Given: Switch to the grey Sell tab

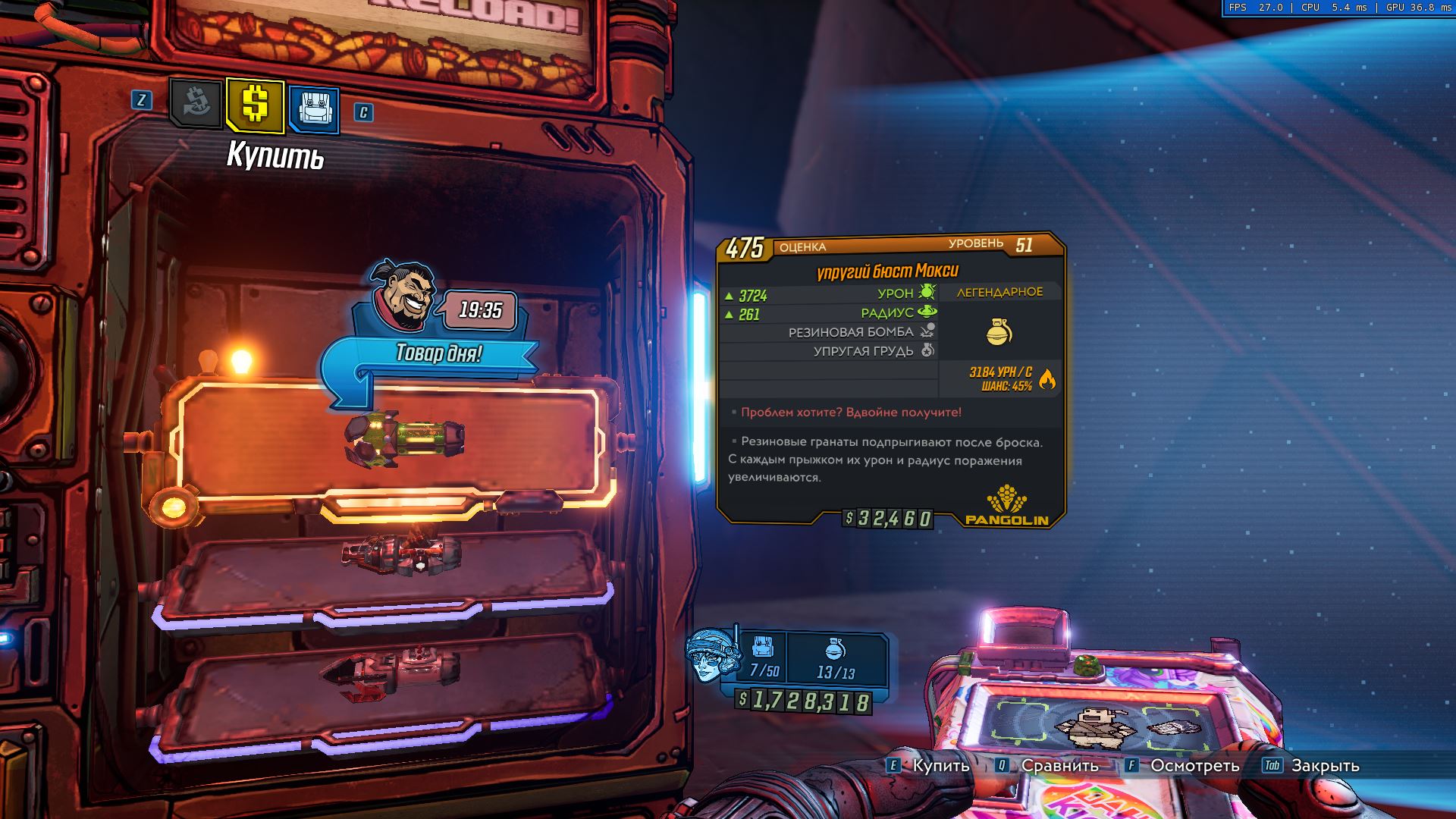Looking at the screenshot, I should (196, 103).
